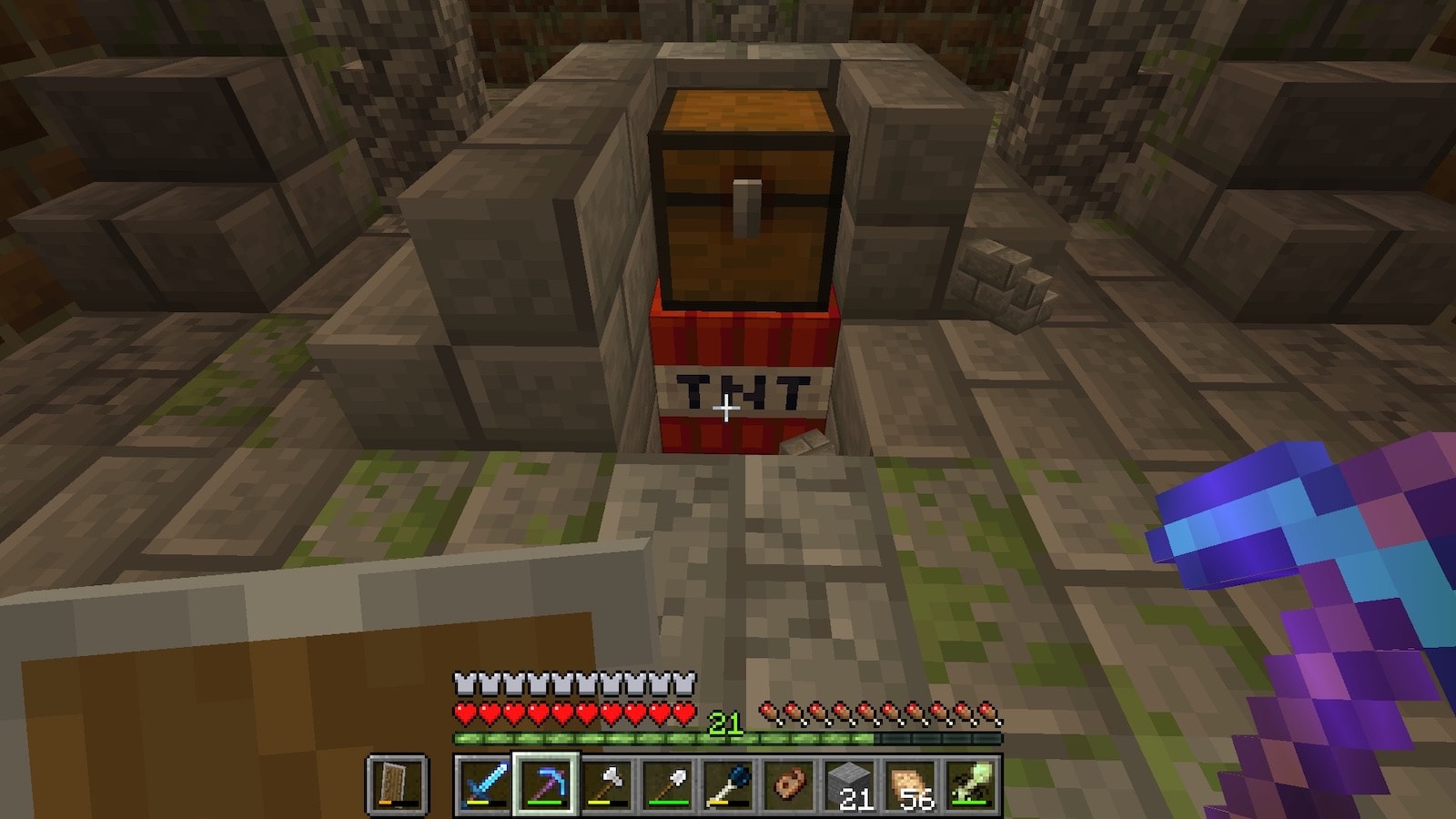Image resolution: width=1456 pixels, height=819 pixels.
Task: Select the diamond sword hotbar slot
Action: click(484, 784)
